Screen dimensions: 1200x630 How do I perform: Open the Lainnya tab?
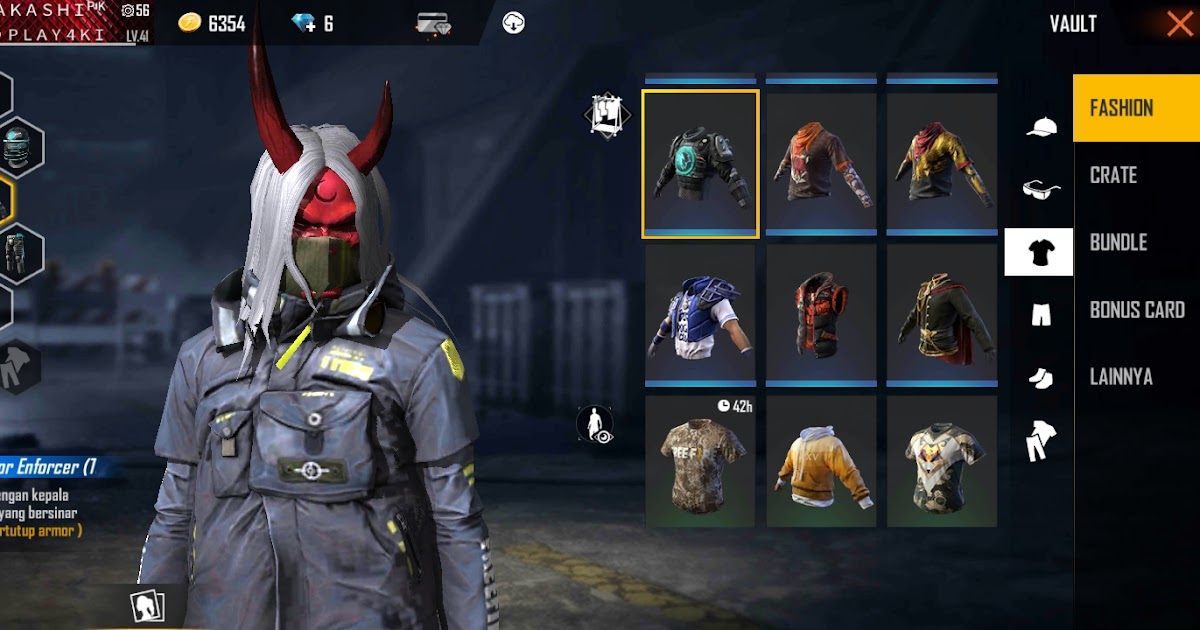[1136, 377]
